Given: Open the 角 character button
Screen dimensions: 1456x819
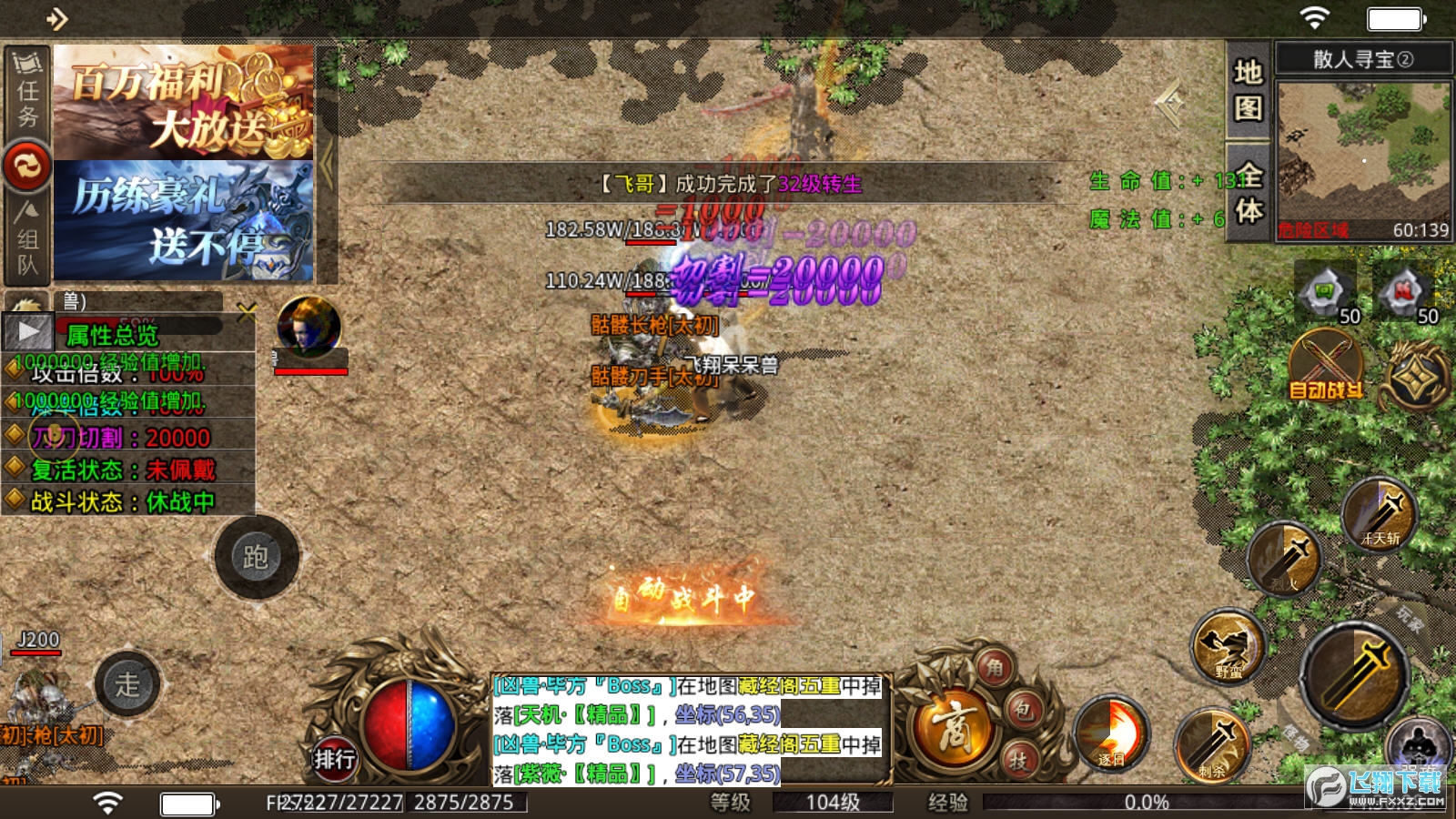Looking at the screenshot, I should pos(996,669).
